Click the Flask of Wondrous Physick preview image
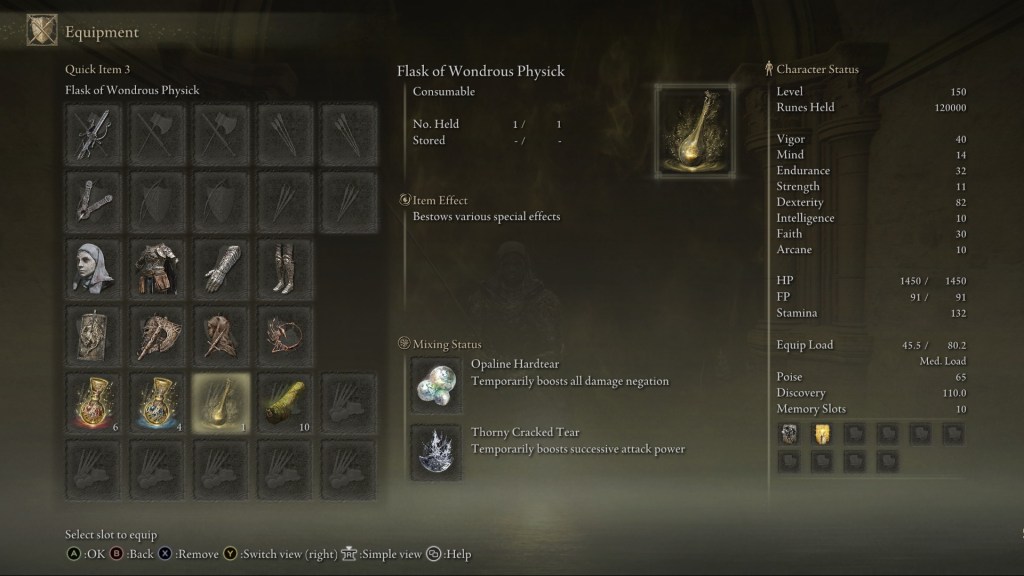 click(694, 131)
